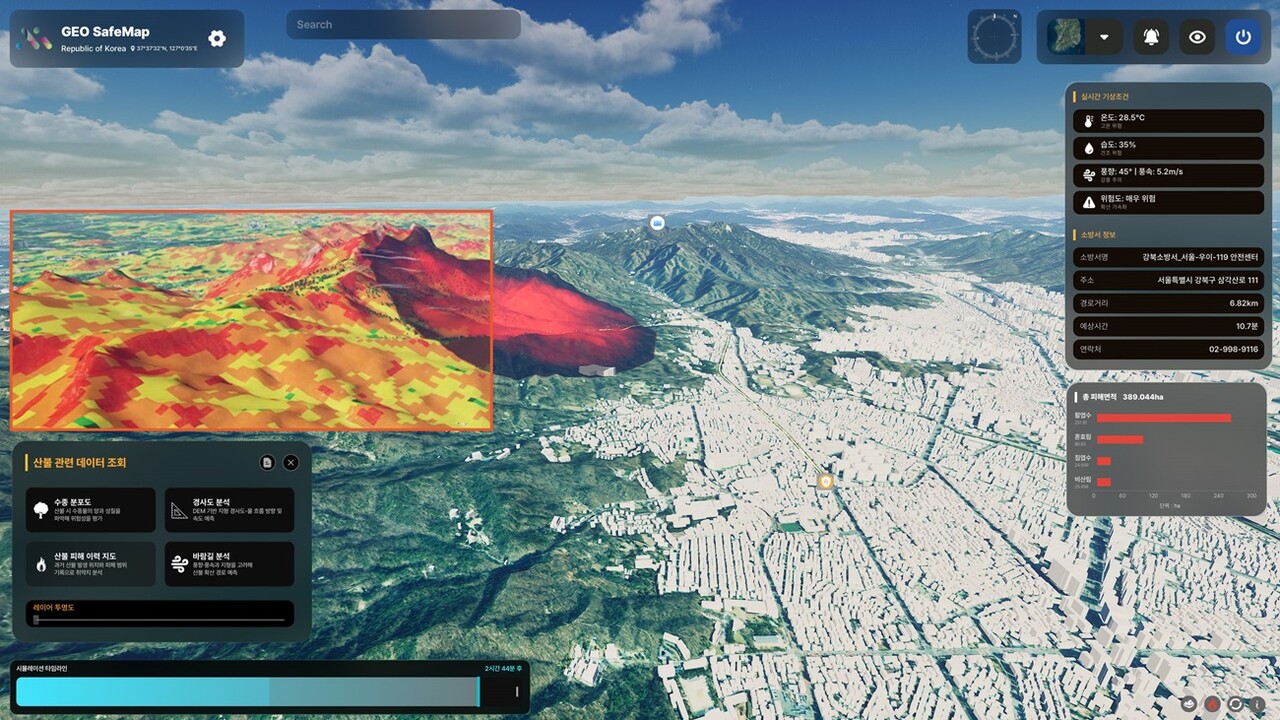Close the 산불 관련 데이터 조회 panel
The height and width of the screenshot is (720, 1280).
tap(291, 462)
